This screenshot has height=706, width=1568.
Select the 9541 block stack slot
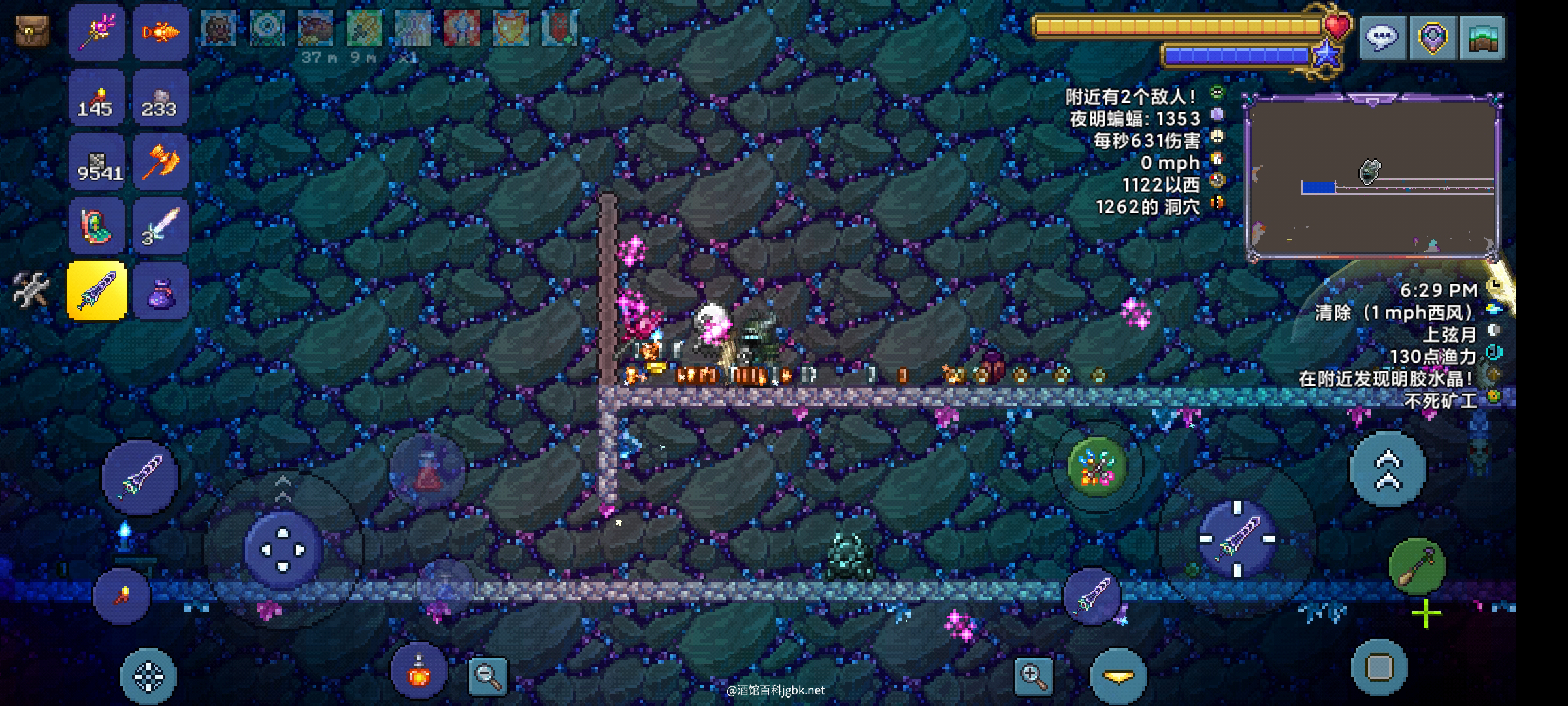pos(97,162)
